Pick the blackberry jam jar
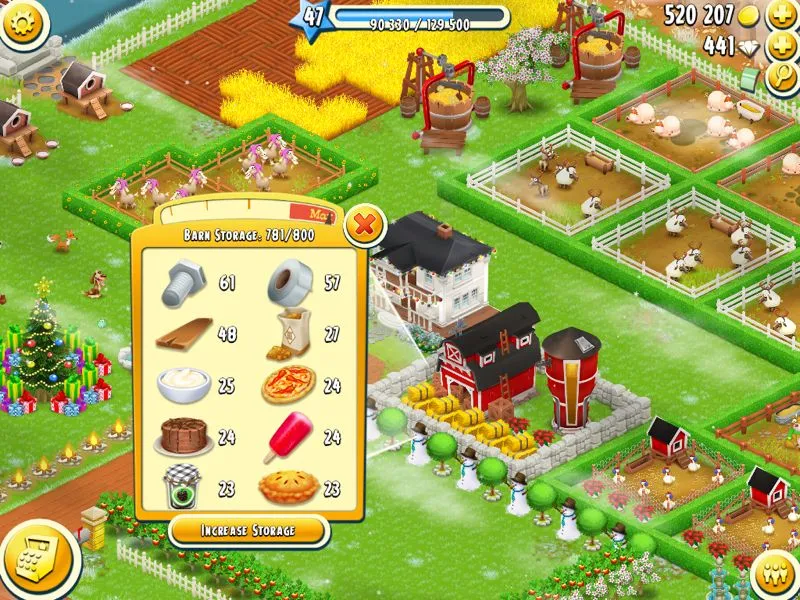This screenshot has width=800, height=600. (183, 488)
